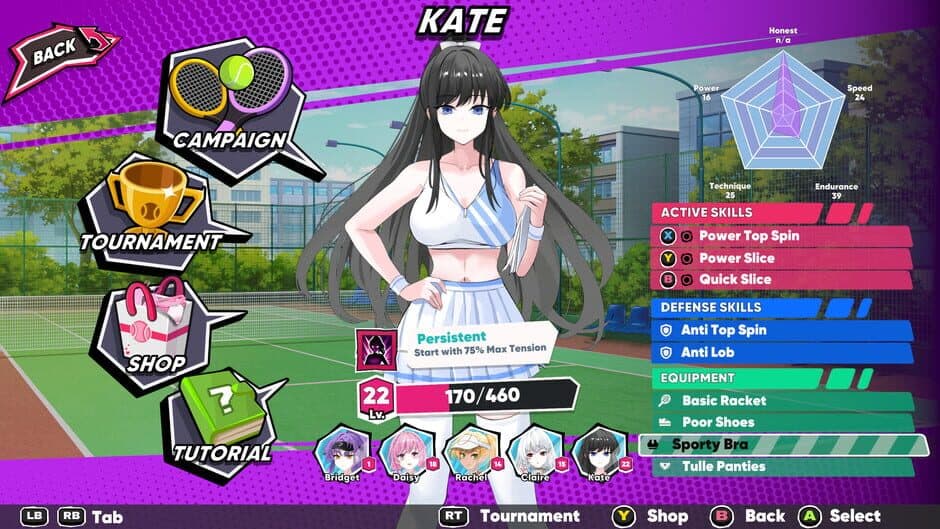Select the Basic Racket equipment slot

click(780, 400)
